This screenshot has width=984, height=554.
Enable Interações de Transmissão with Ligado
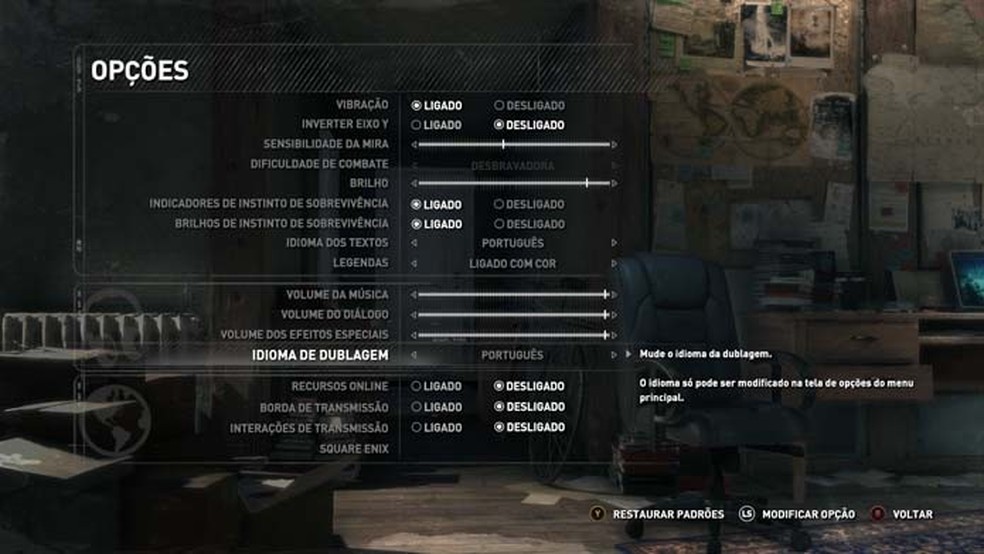(x=416, y=427)
